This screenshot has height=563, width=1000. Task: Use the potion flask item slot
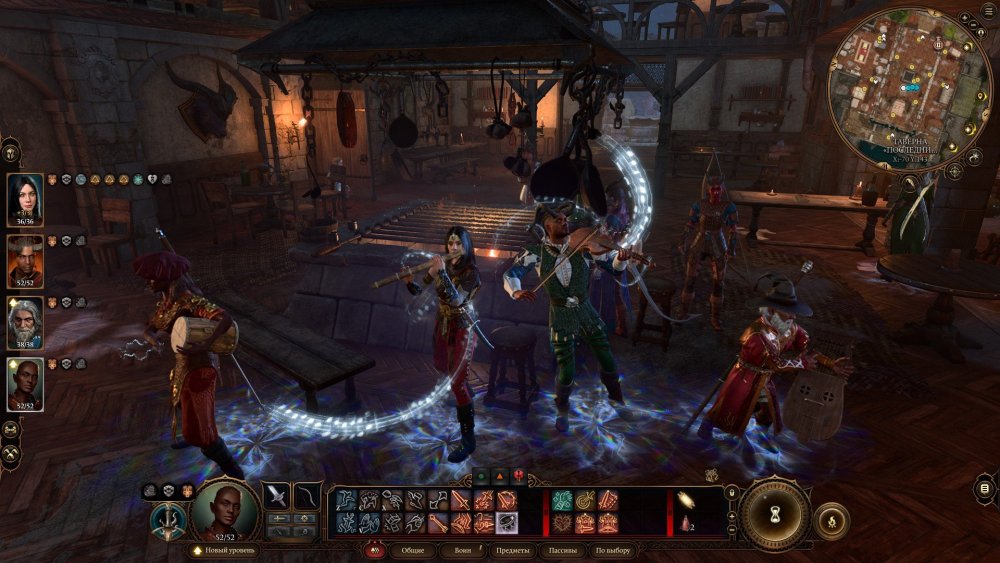pos(686,523)
